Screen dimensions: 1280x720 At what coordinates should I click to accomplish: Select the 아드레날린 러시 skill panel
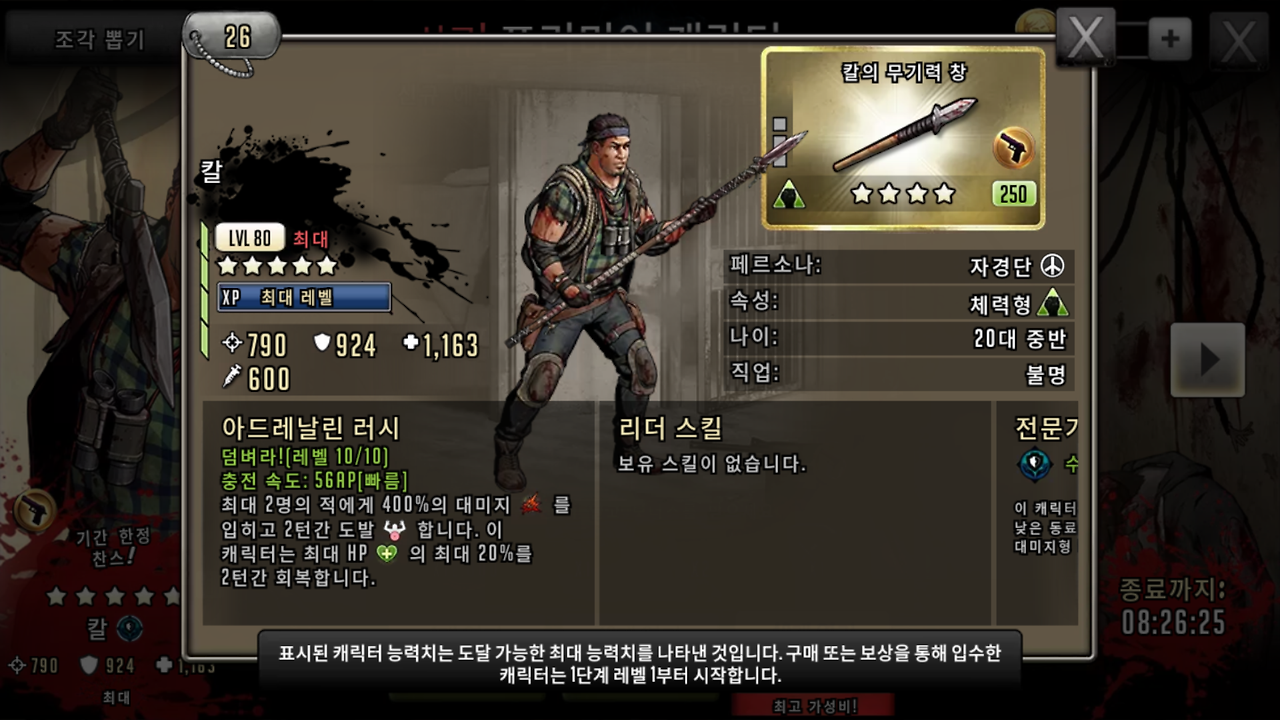(398, 512)
